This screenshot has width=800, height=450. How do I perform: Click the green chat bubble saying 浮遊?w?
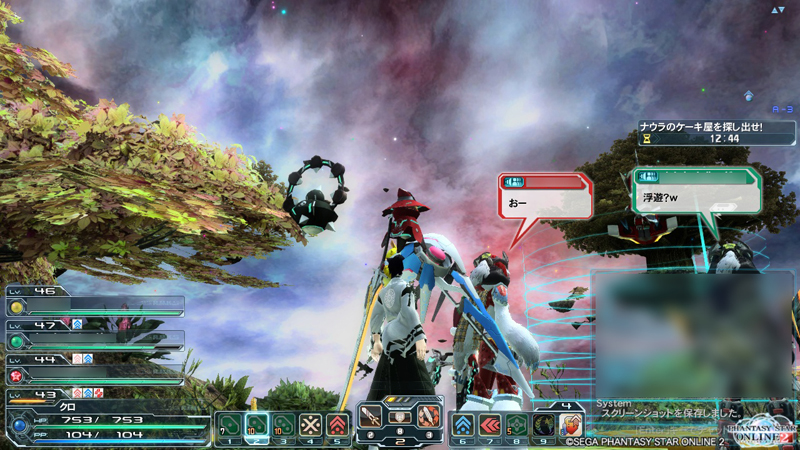696,191
